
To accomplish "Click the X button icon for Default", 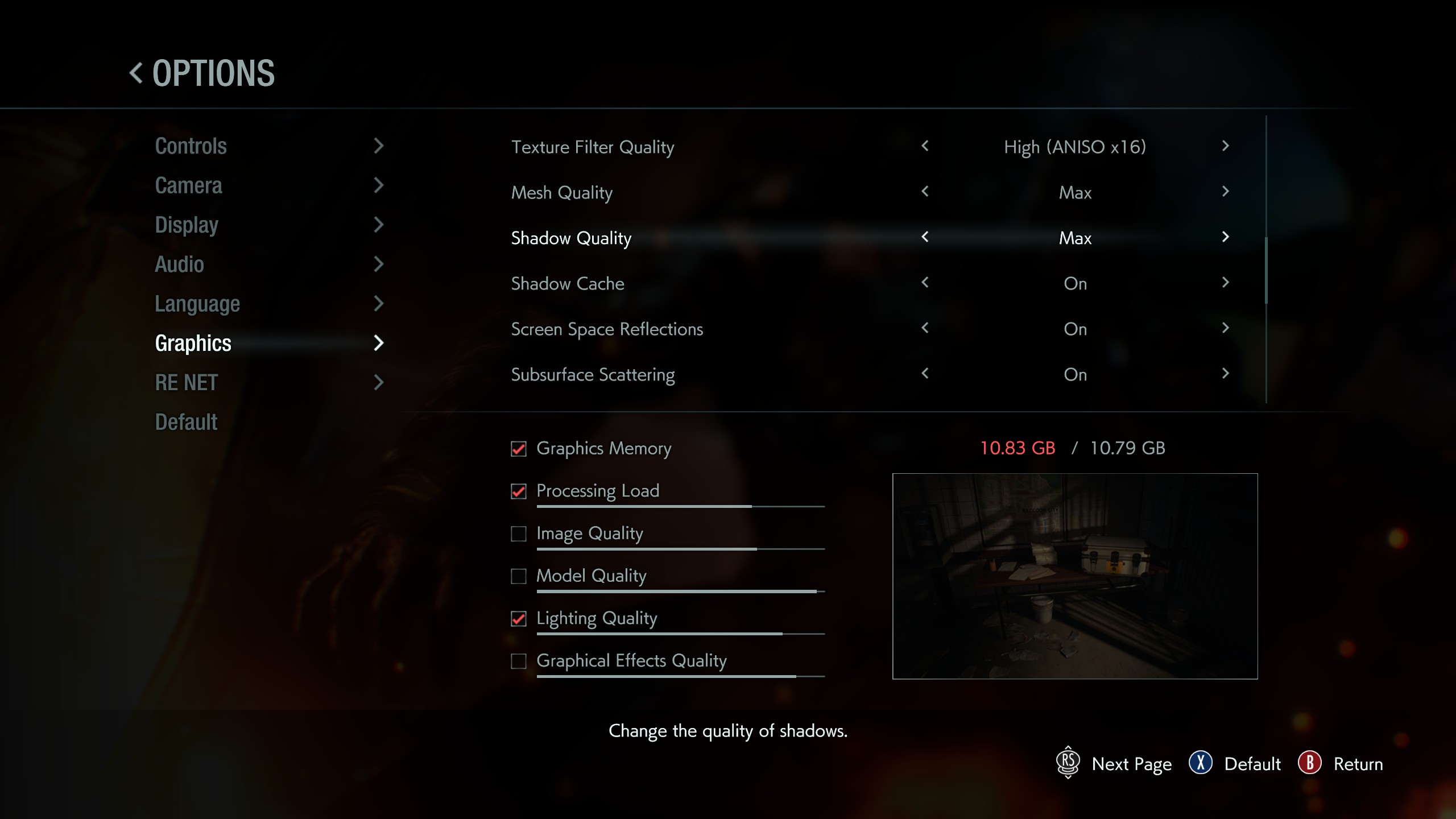I will click(x=1201, y=764).
